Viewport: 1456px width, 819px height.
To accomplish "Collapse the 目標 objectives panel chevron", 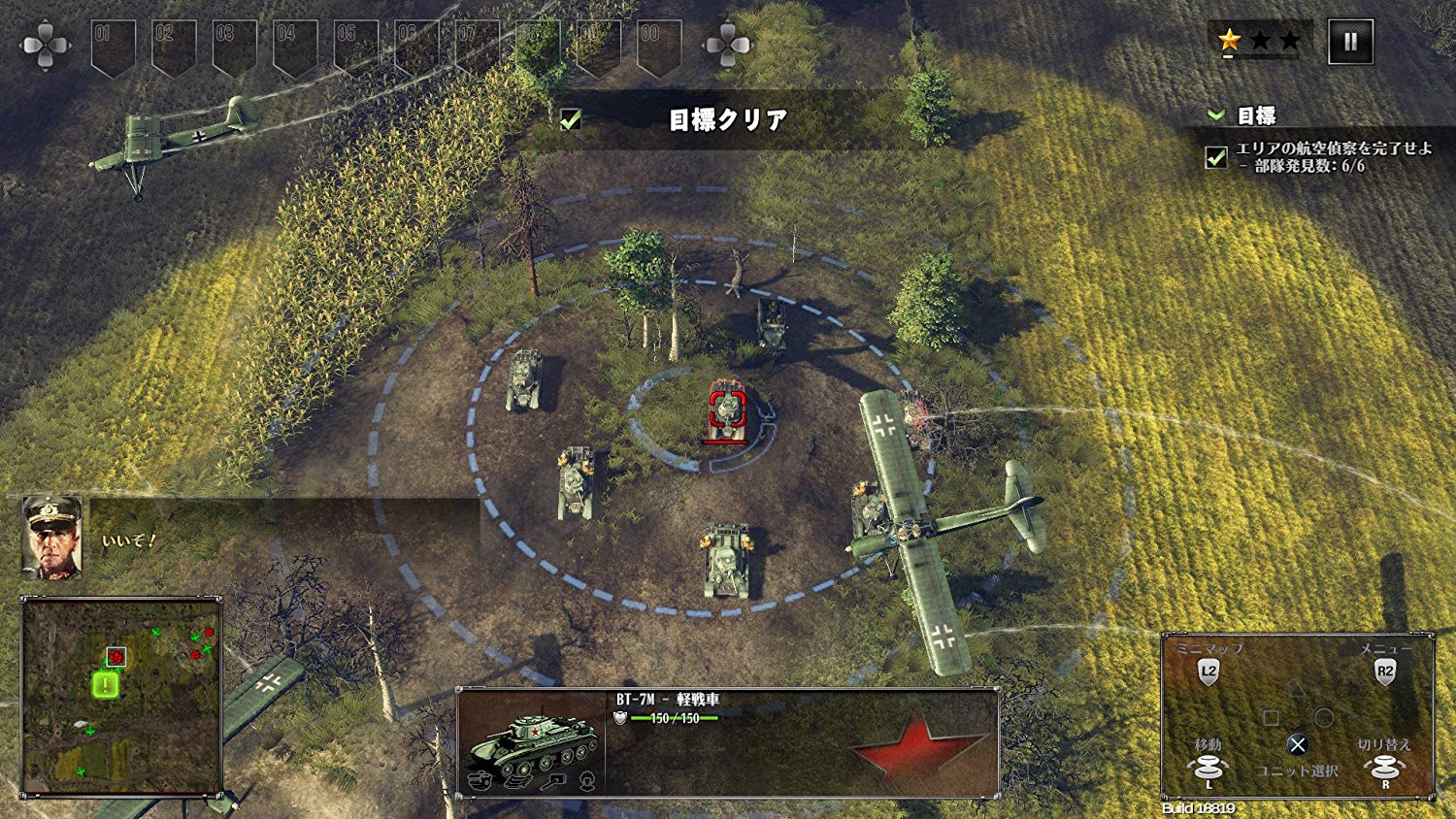I will click(1214, 115).
